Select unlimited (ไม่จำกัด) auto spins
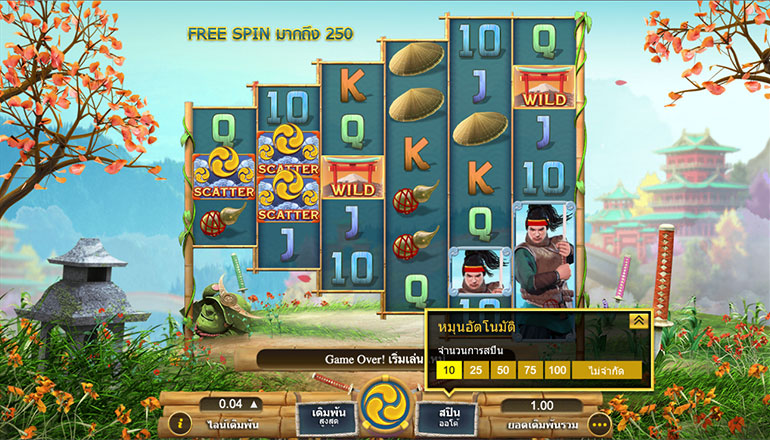770x440 pixels. (x=606, y=372)
